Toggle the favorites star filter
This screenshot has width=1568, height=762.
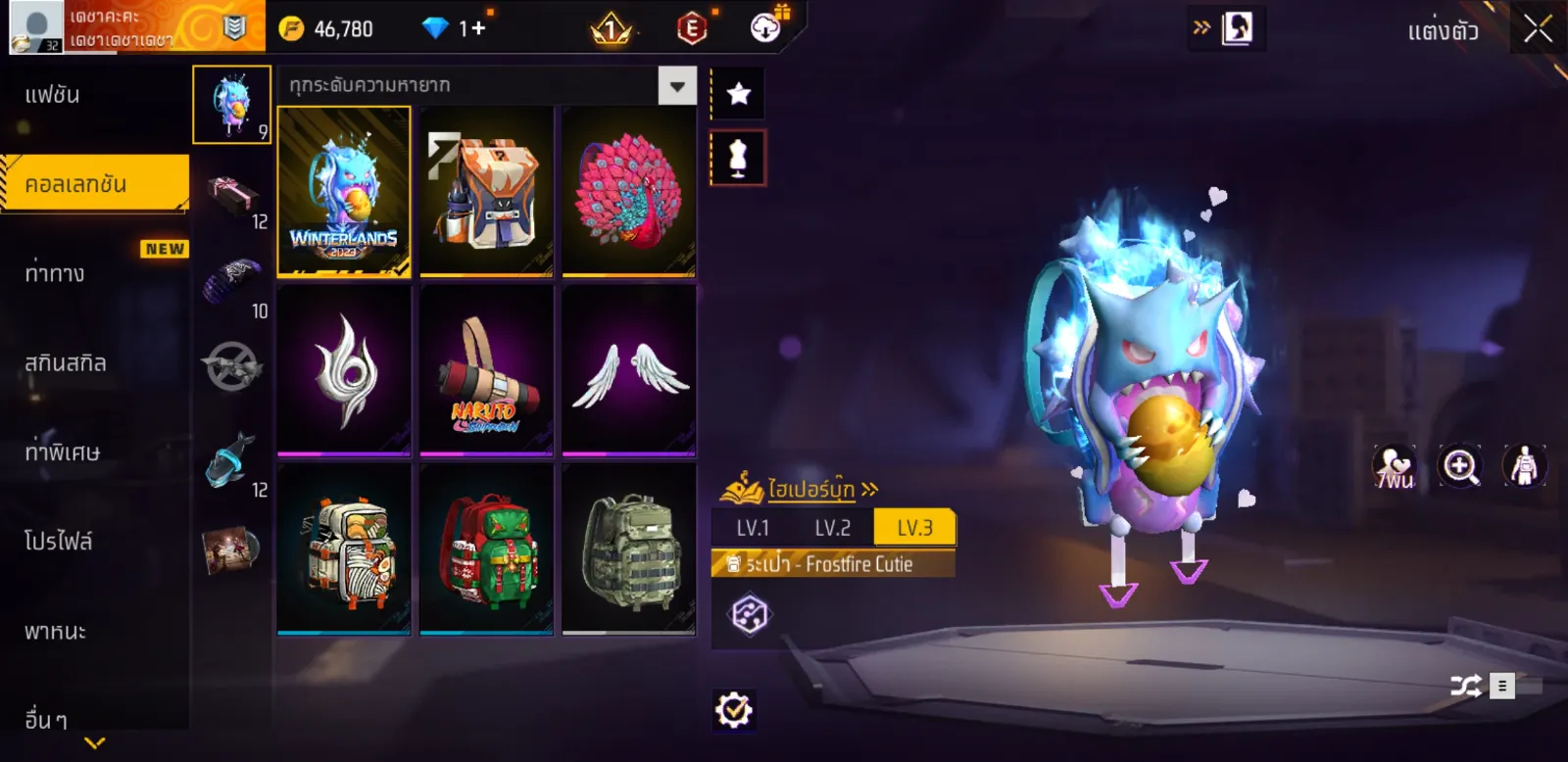pyautogui.click(x=738, y=94)
